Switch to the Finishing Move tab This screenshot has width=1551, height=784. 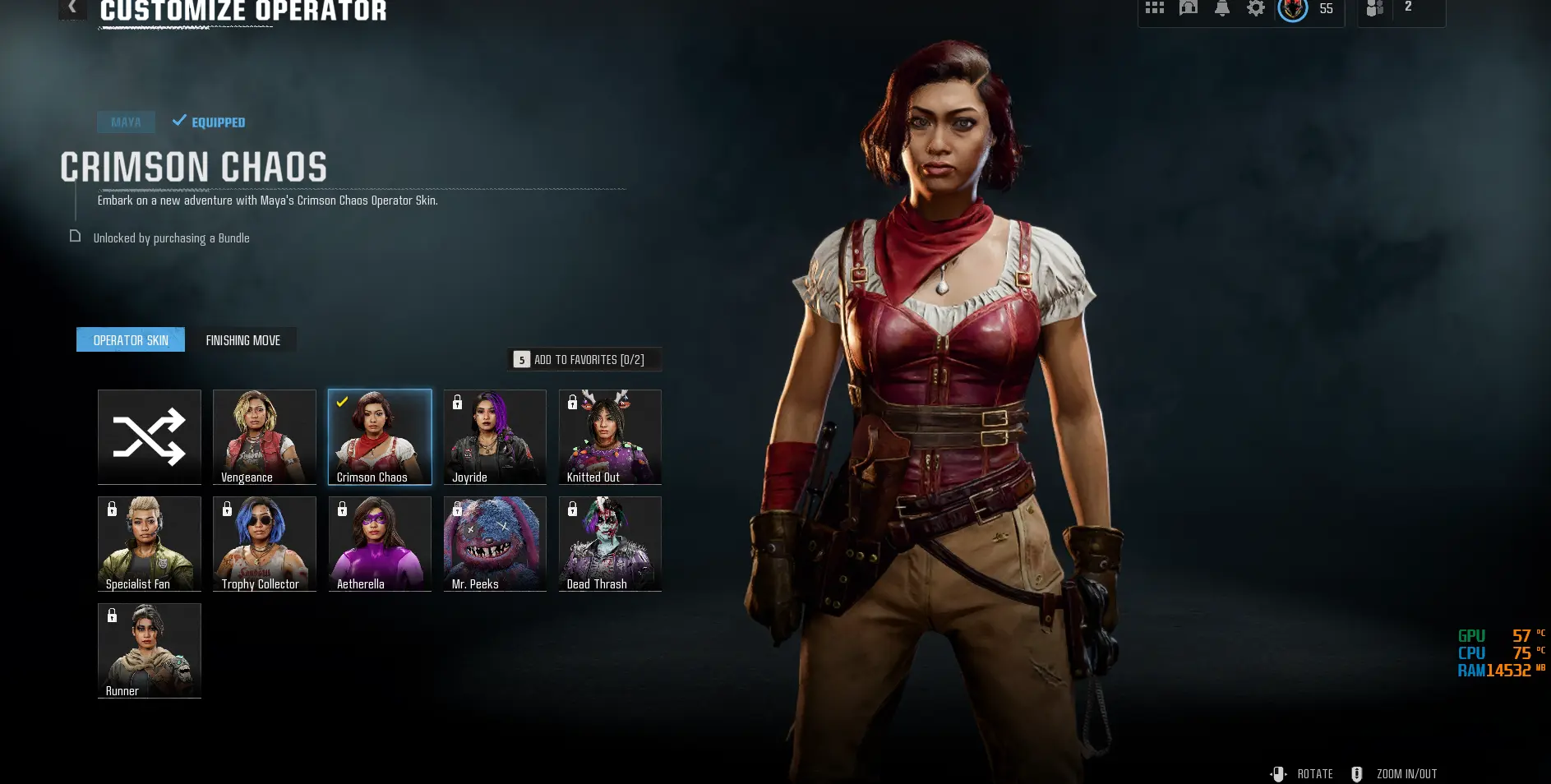click(243, 340)
